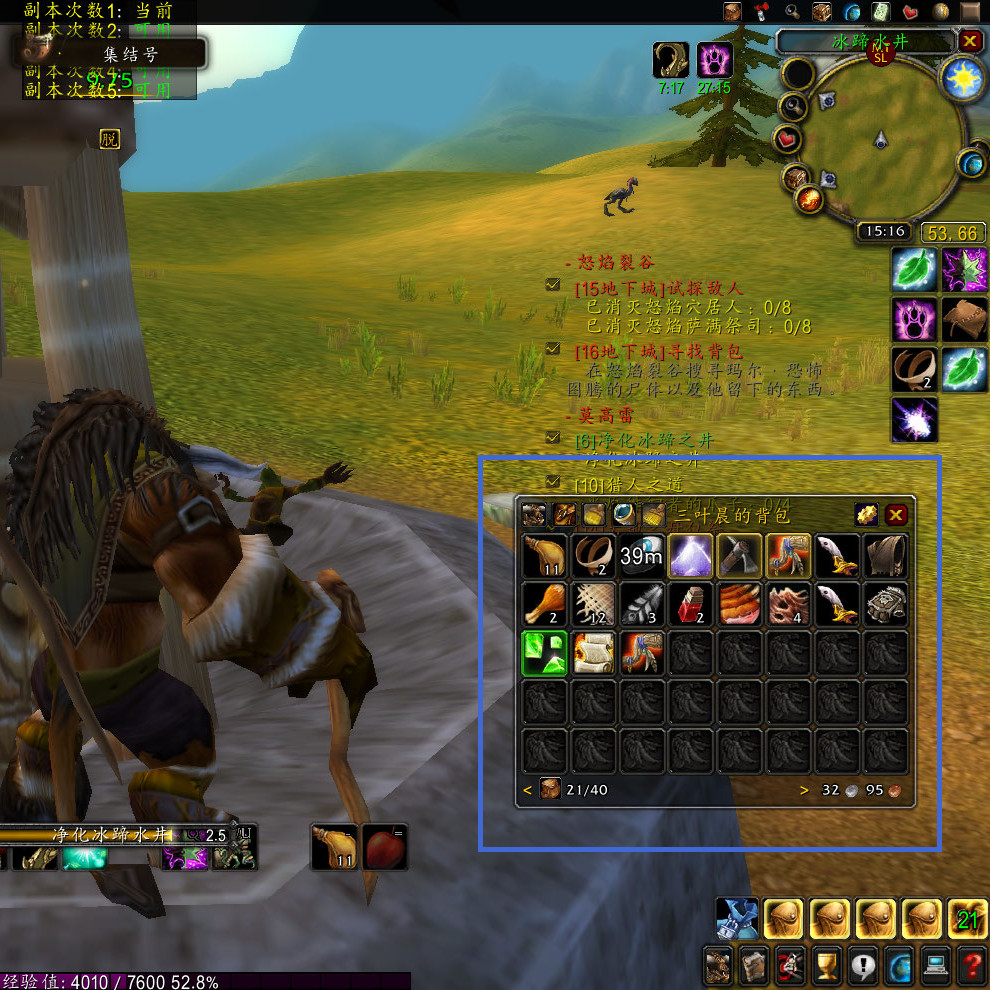Screen dimensions: 990x990
Task: Click the bag's gold sort button
Action: point(866,515)
